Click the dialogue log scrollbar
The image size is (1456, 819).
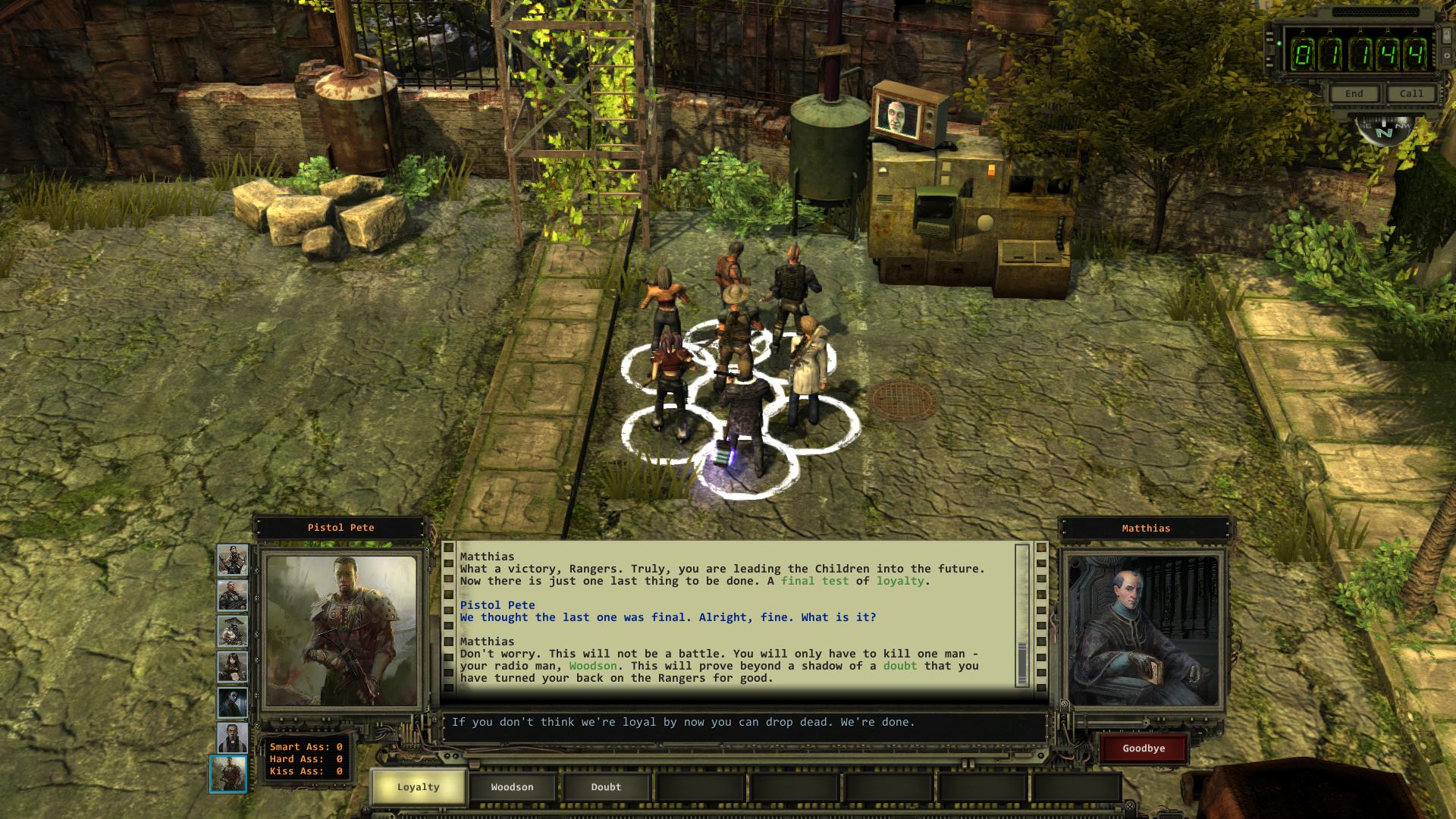pos(1021,614)
